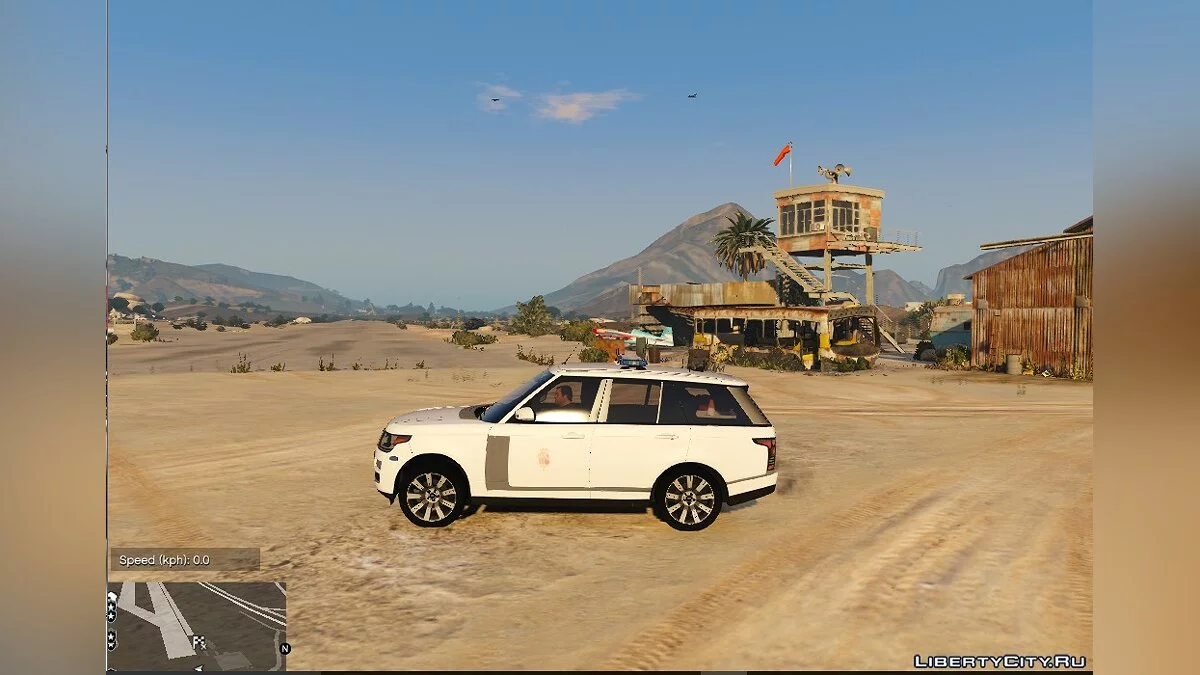The width and height of the screenshot is (1200, 675).
Task: Open the LibertyCity.Ru watermark link
Action: pyautogui.click(x=999, y=661)
